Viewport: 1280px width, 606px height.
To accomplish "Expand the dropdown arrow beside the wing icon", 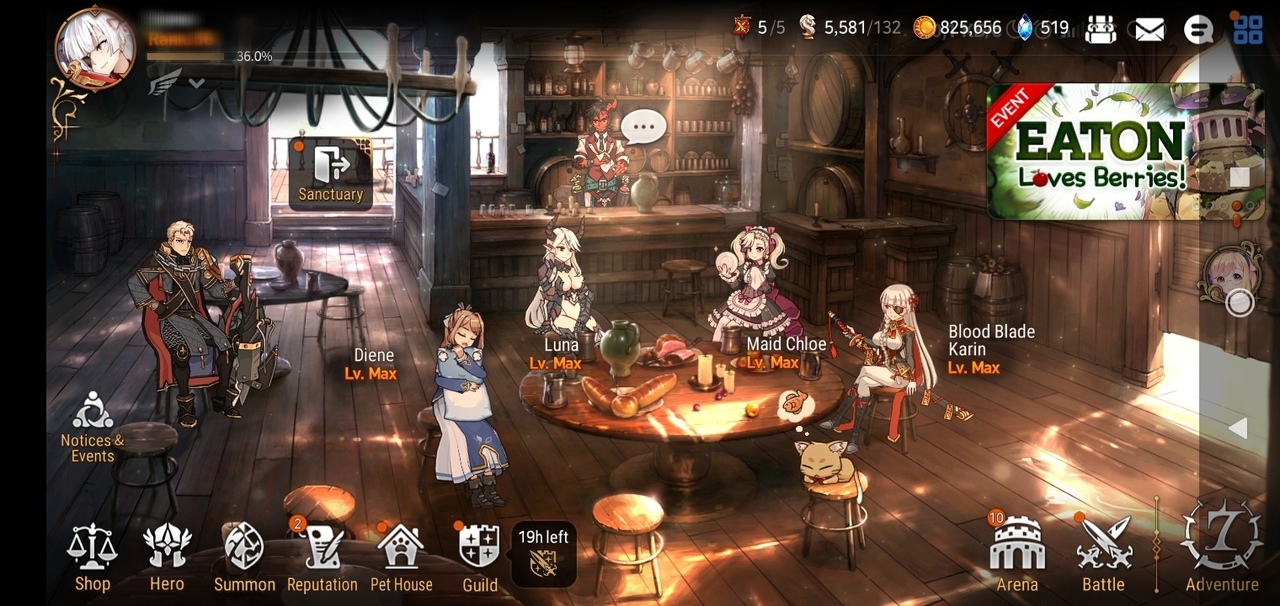I will 197,84.
